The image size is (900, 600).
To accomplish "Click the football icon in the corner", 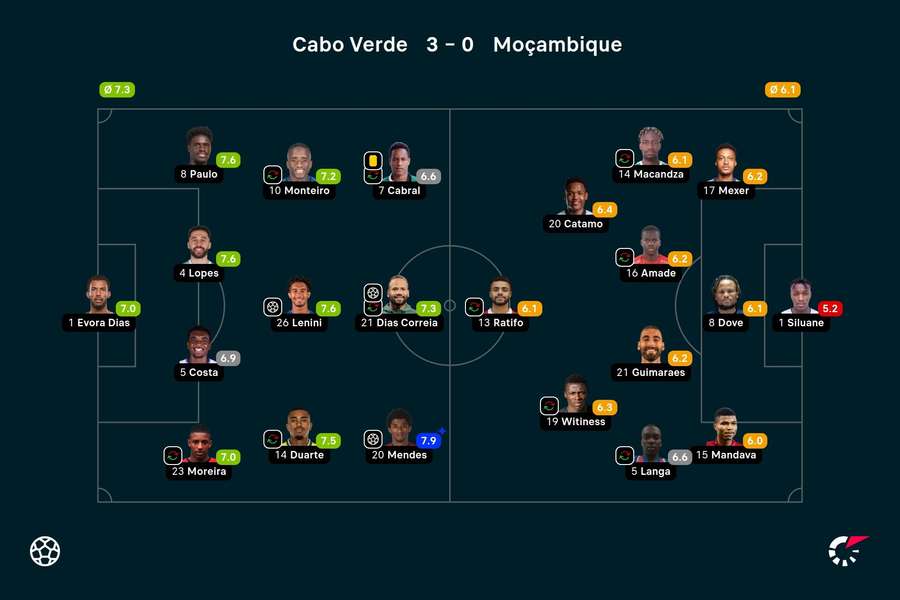I will coord(45,551).
